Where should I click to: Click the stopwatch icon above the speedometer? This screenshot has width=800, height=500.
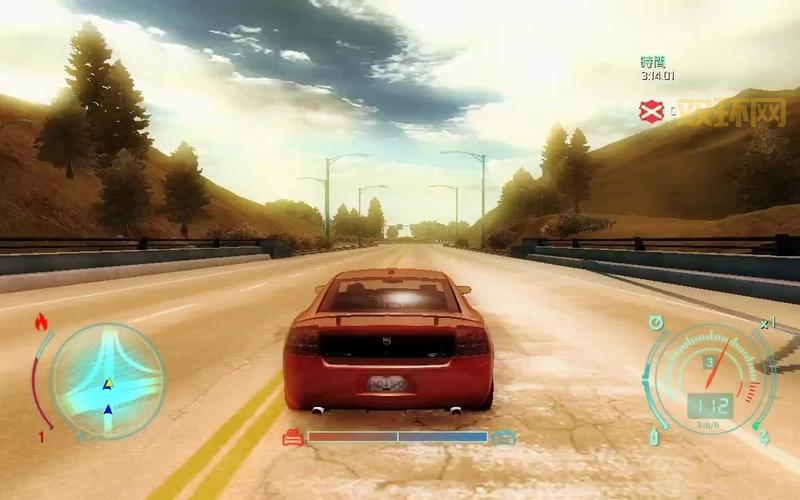coord(656,322)
